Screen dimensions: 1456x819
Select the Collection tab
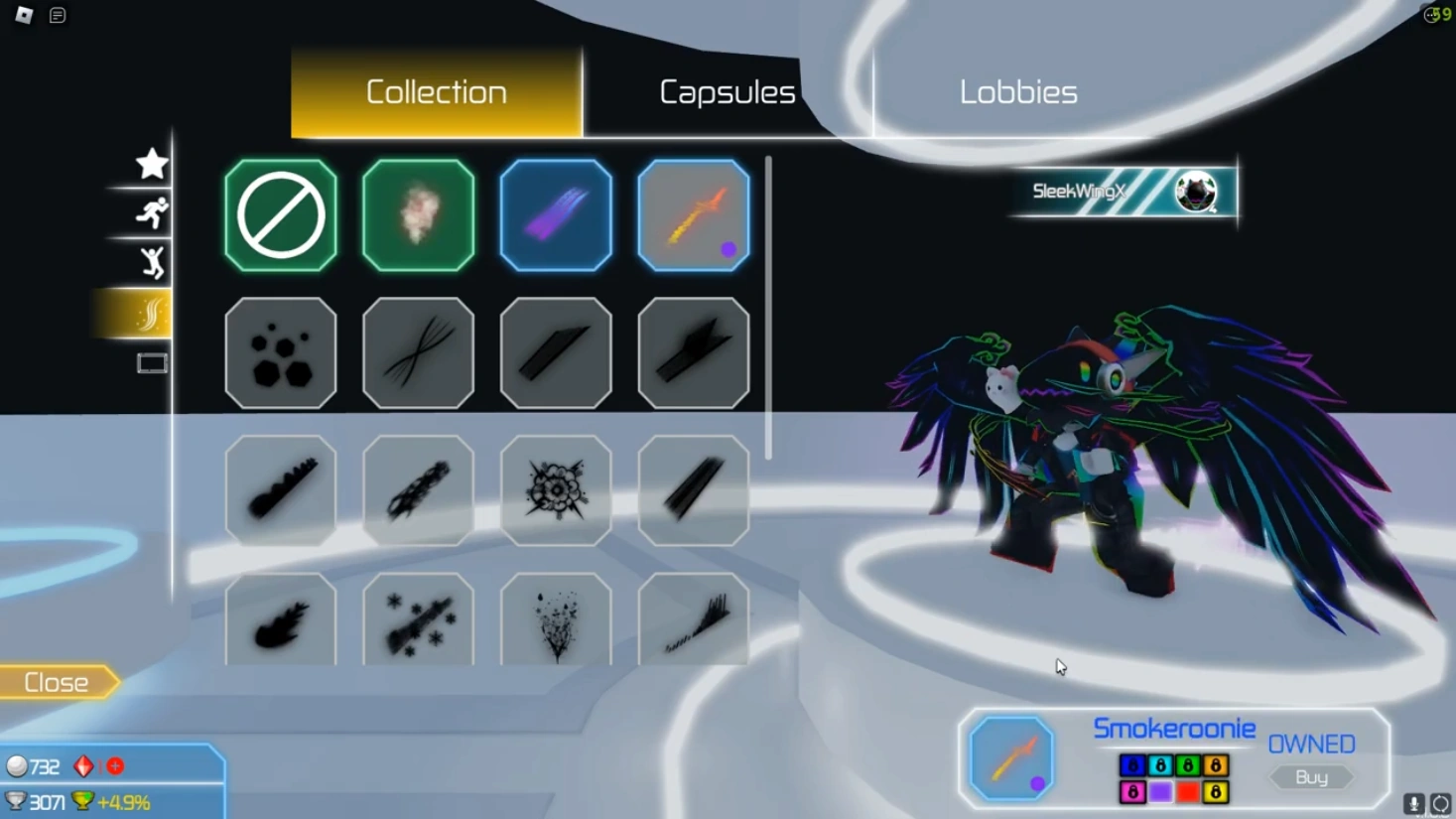(437, 92)
